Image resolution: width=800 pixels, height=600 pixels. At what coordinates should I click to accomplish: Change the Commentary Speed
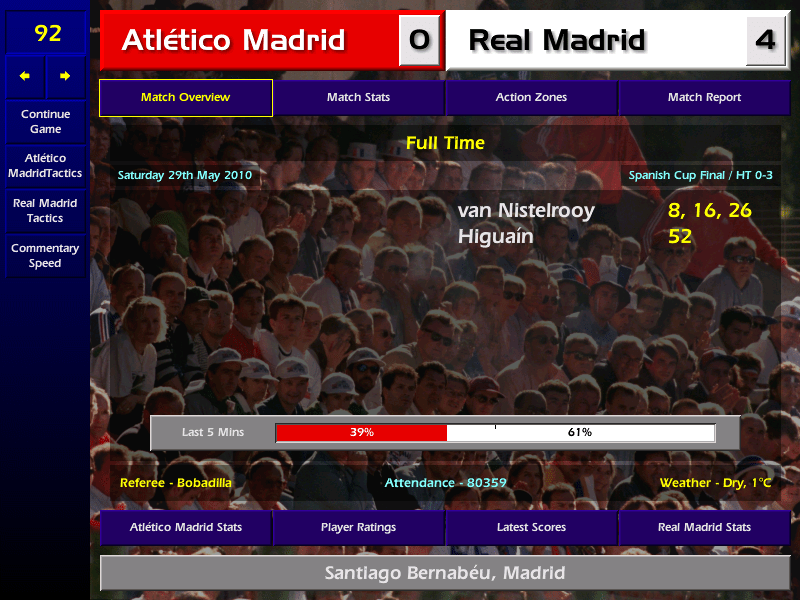[45, 256]
